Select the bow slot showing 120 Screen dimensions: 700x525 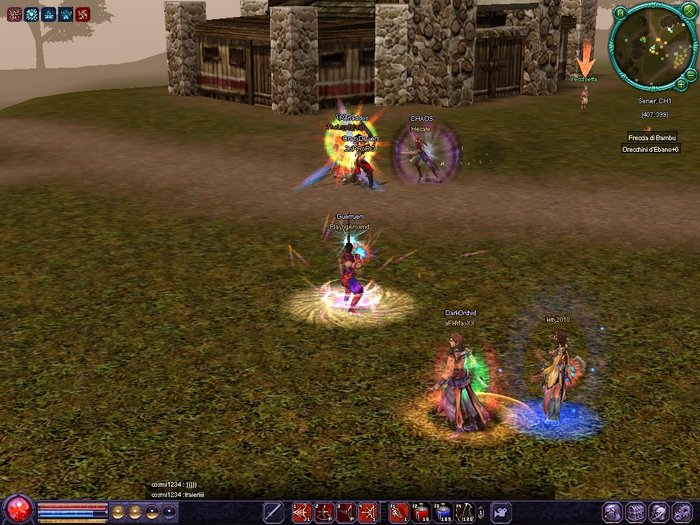[467, 513]
